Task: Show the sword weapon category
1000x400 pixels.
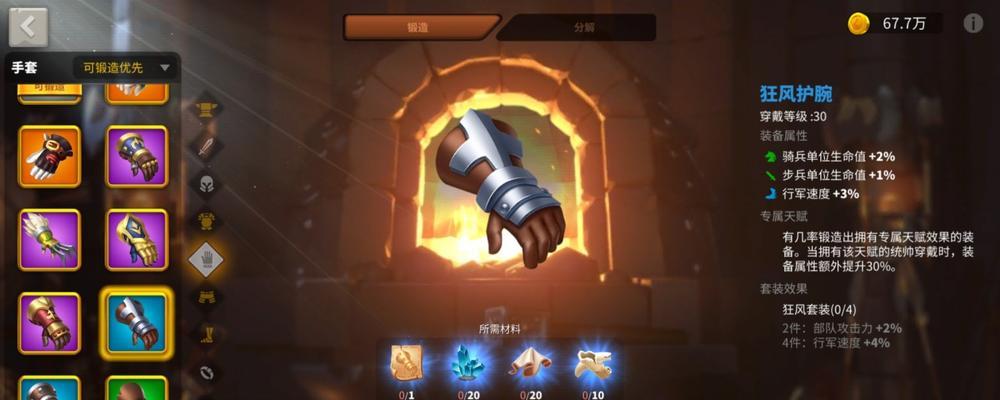Action: point(206,147)
